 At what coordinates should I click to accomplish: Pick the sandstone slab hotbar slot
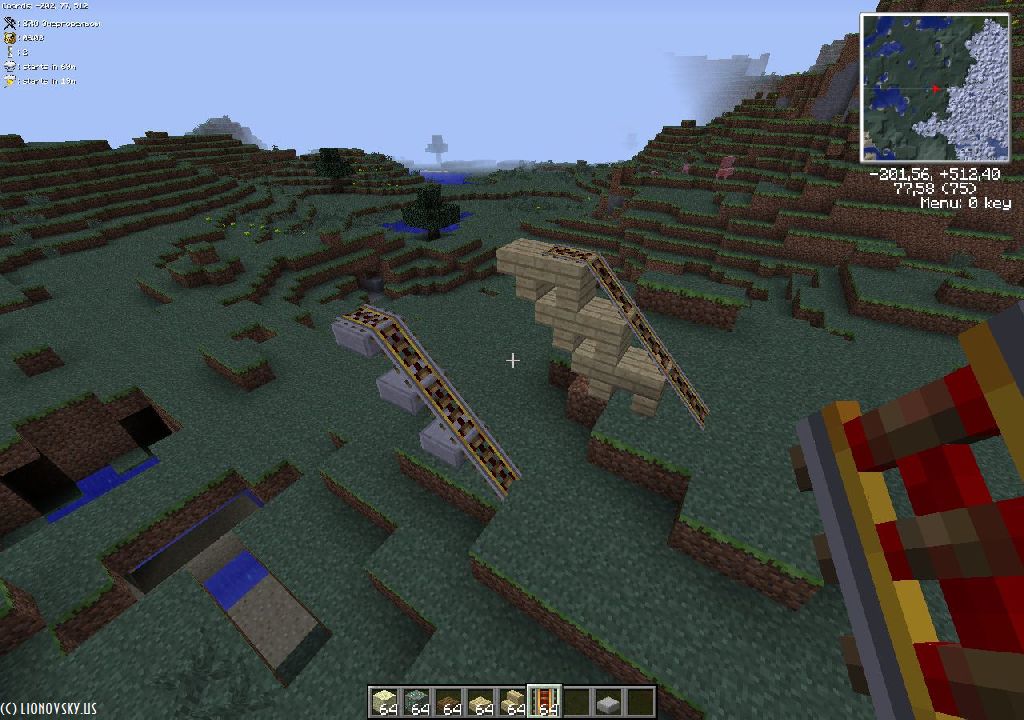tap(481, 701)
